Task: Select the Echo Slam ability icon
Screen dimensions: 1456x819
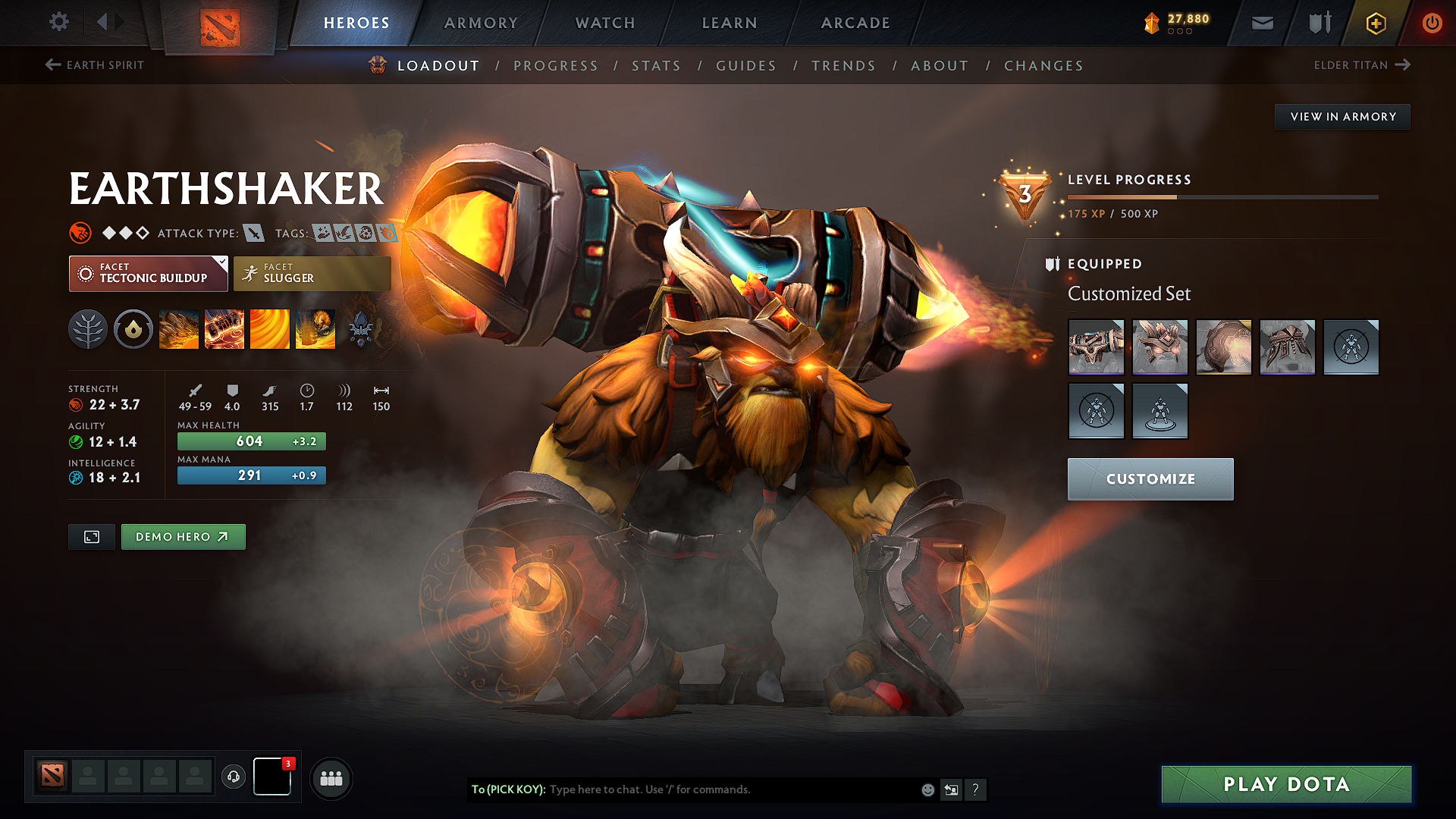Action: coord(315,328)
